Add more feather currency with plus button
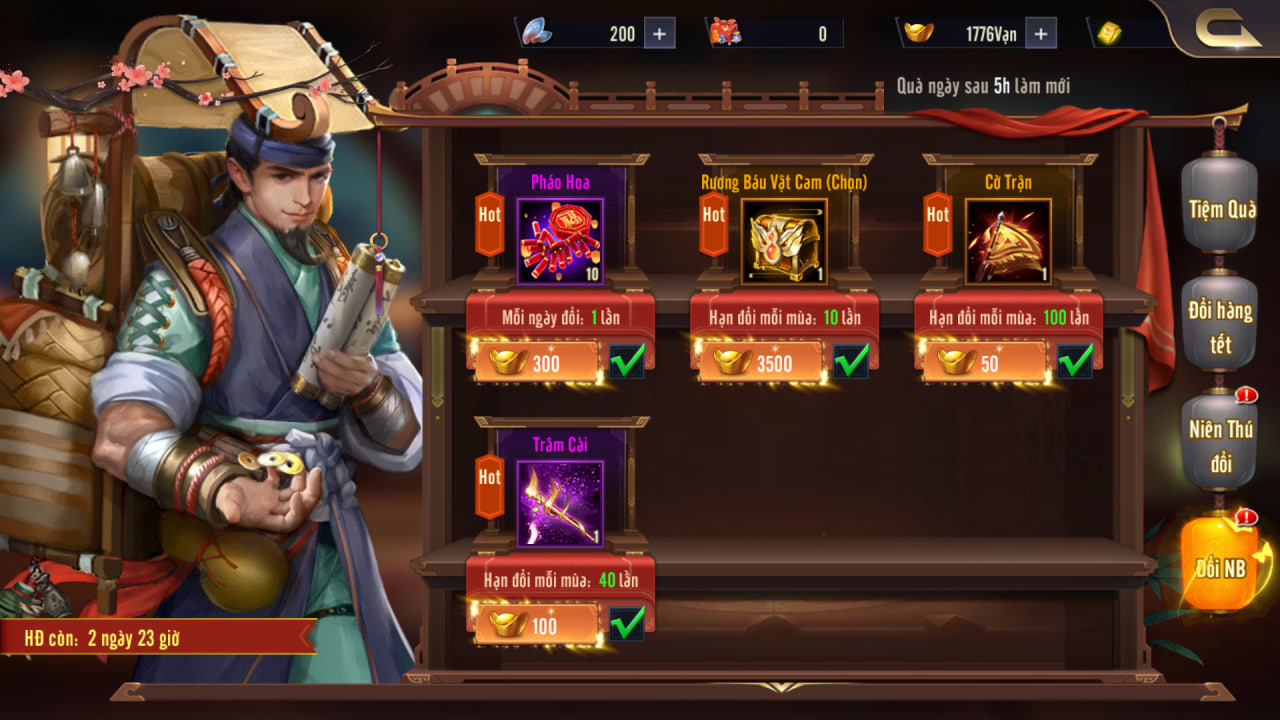1280x720 pixels. point(659,33)
